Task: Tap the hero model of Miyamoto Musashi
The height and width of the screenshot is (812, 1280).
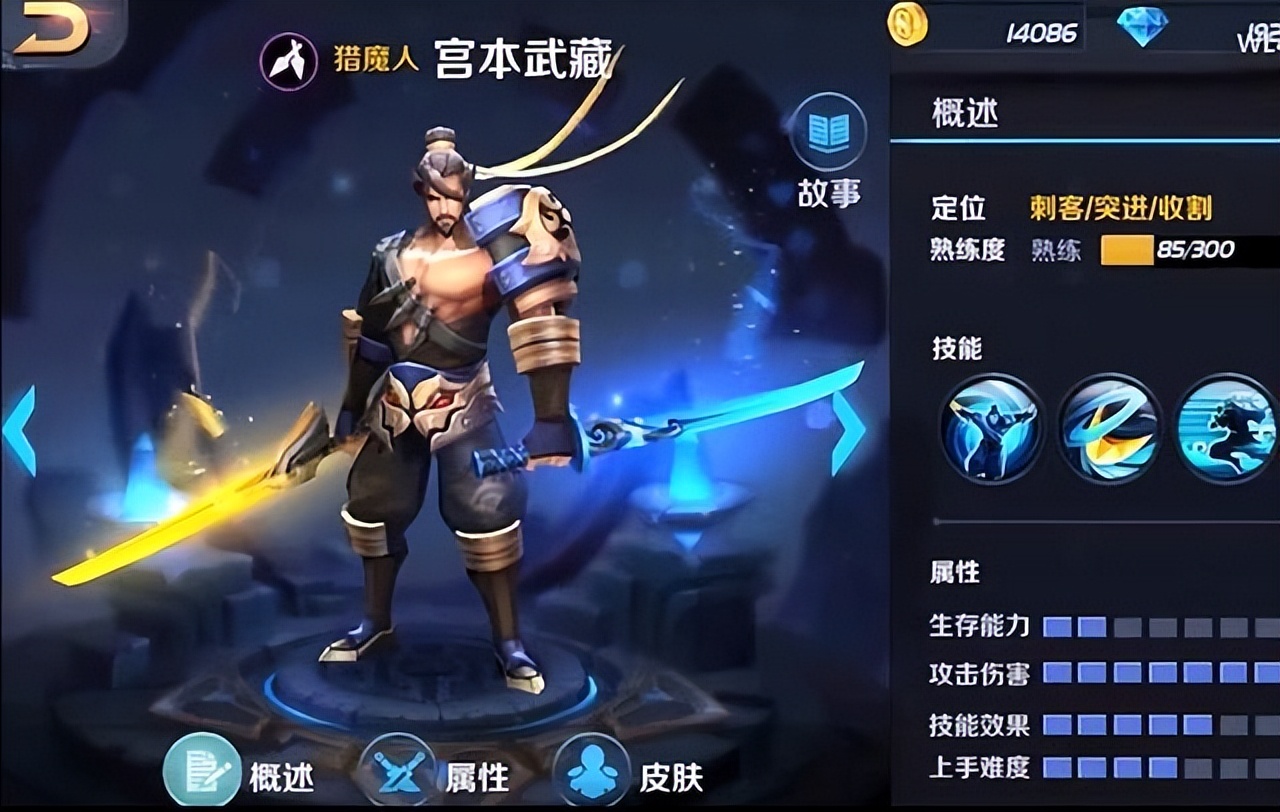Action: 440,400
